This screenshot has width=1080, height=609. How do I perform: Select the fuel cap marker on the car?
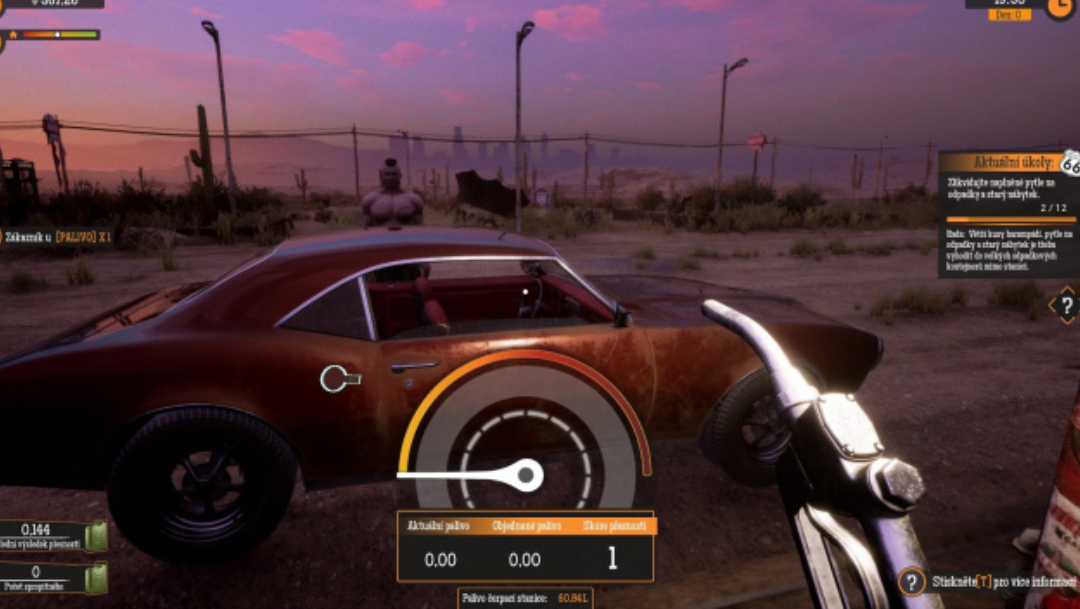(339, 378)
